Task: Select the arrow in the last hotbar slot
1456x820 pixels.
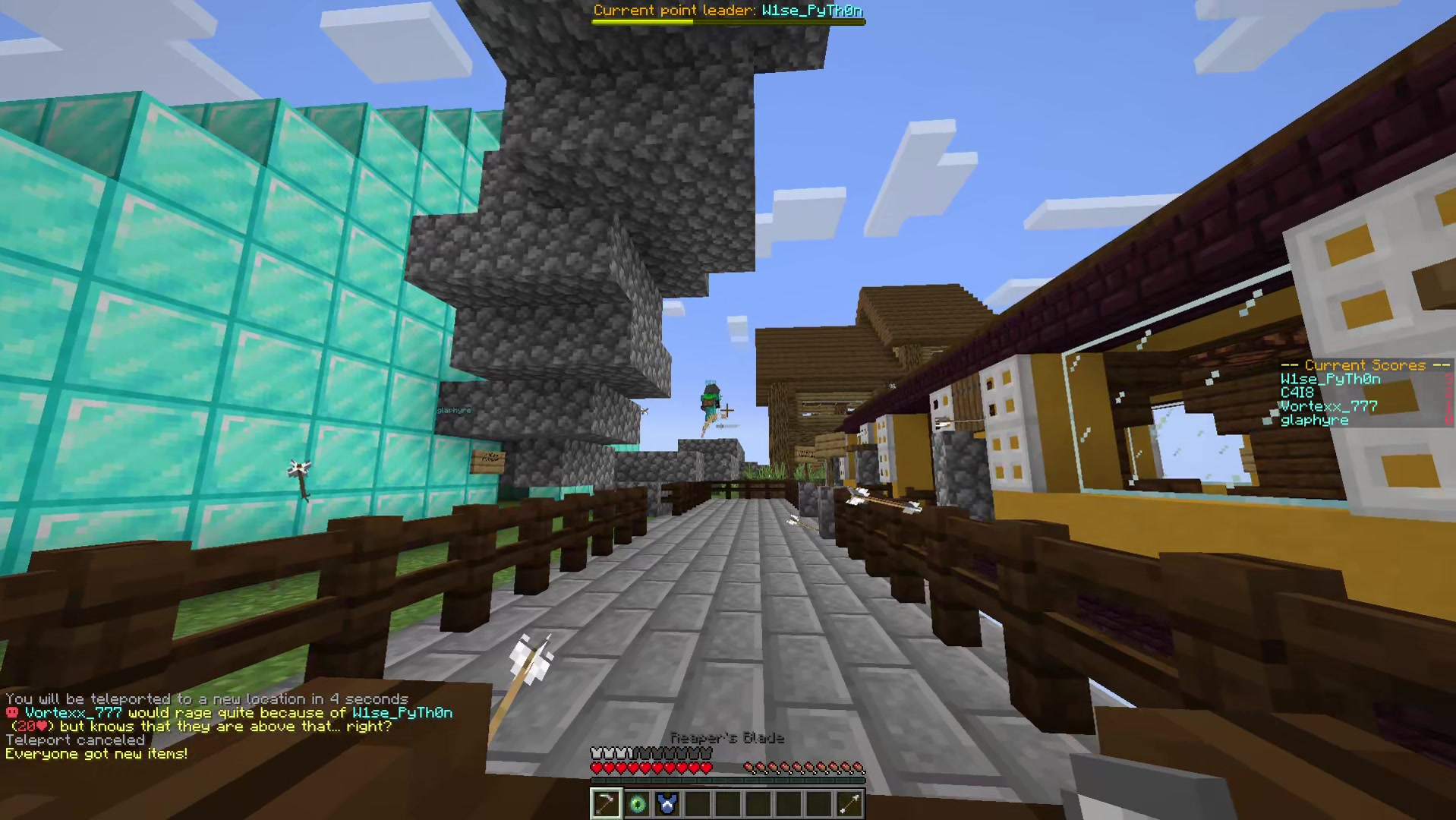Action: coord(849,804)
